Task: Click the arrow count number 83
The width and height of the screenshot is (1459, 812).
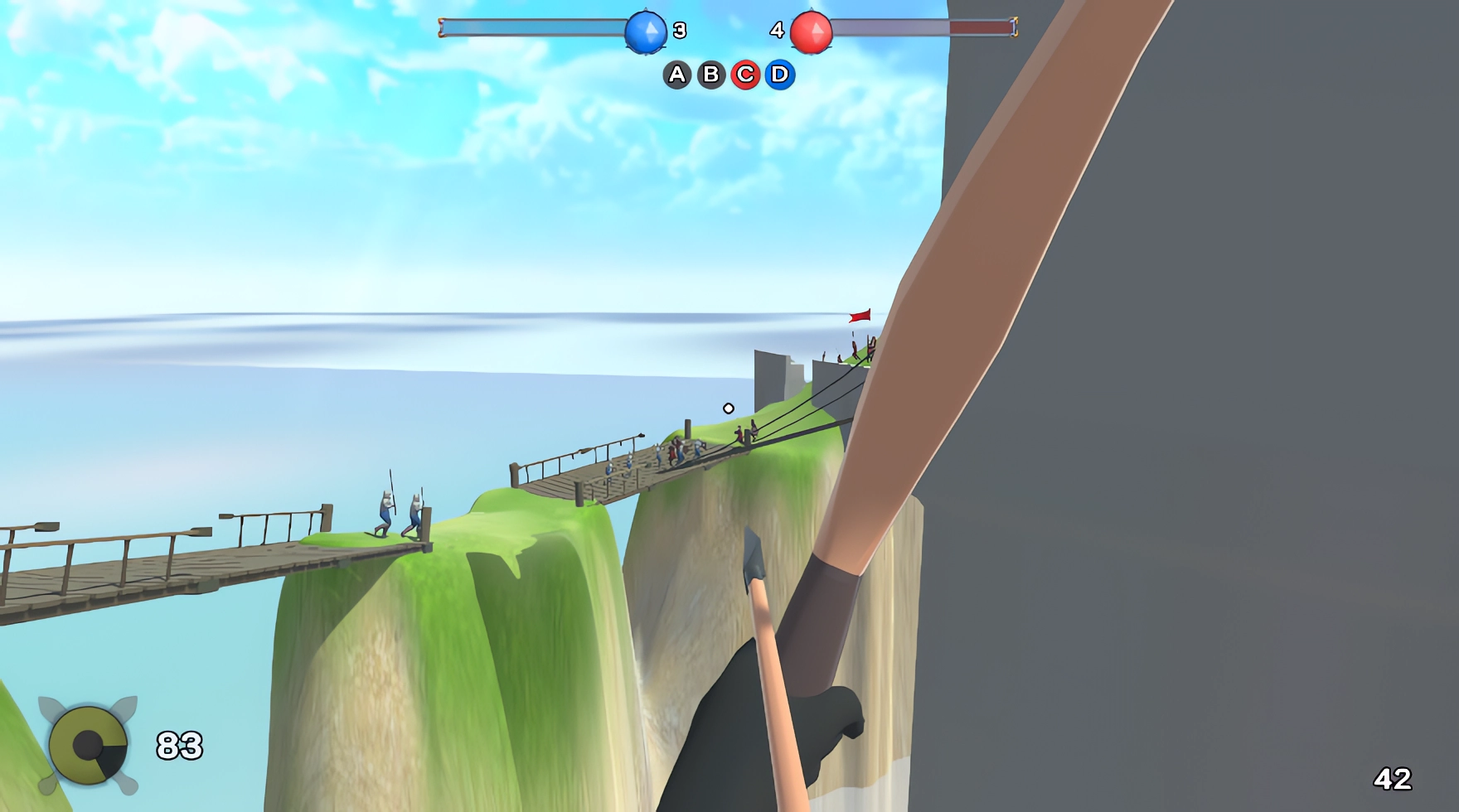Action: [181, 744]
